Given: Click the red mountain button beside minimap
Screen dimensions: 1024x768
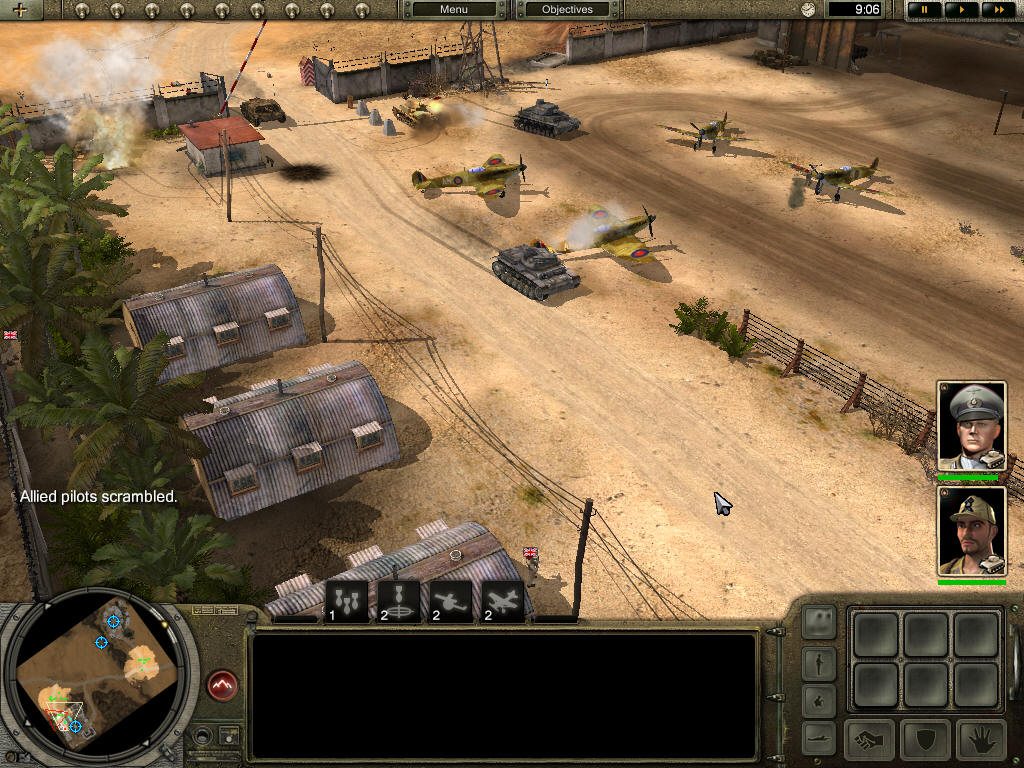Looking at the screenshot, I should pyautogui.click(x=222, y=685).
